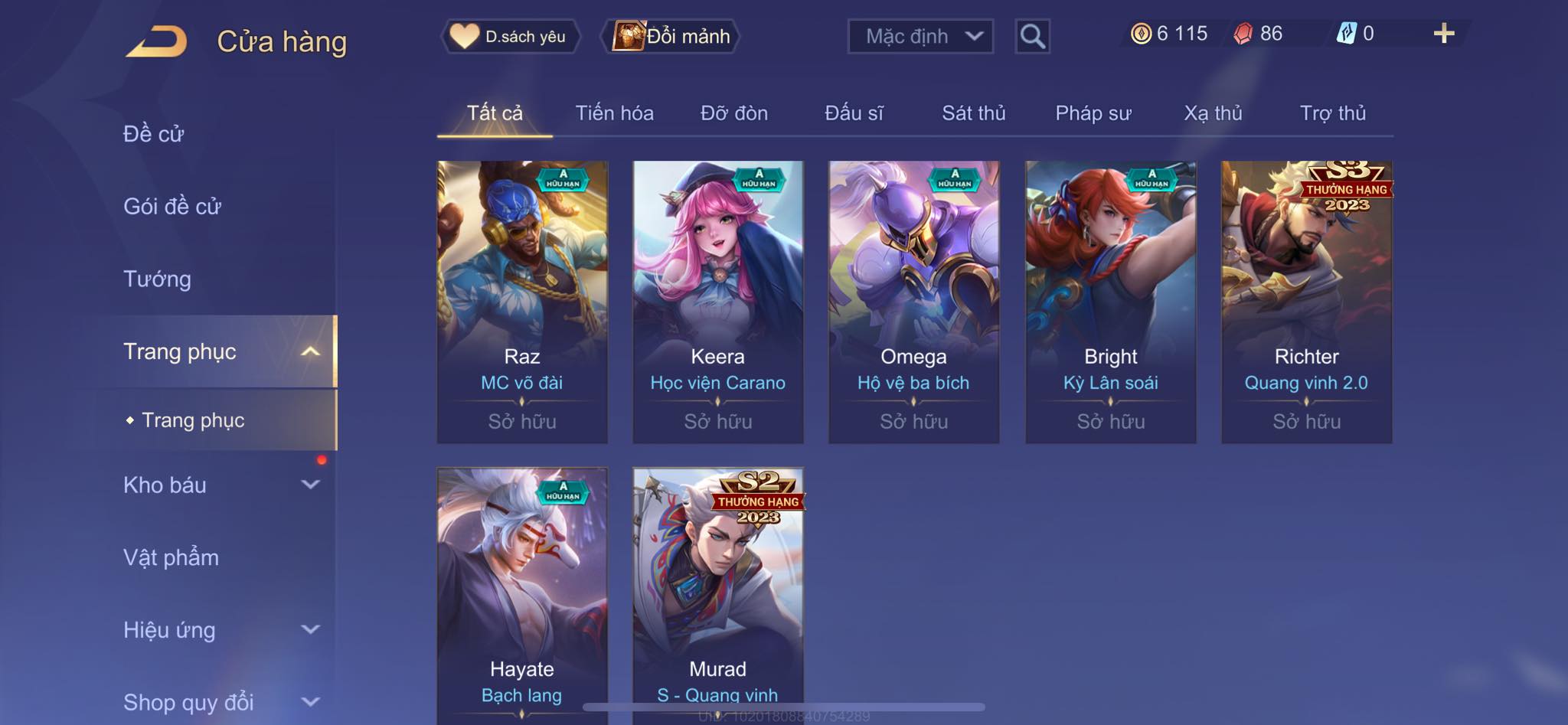Viewport: 1568px width, 725px height.
Task: Expand the Kho báu menu
Action: click(x=220, y=485)
